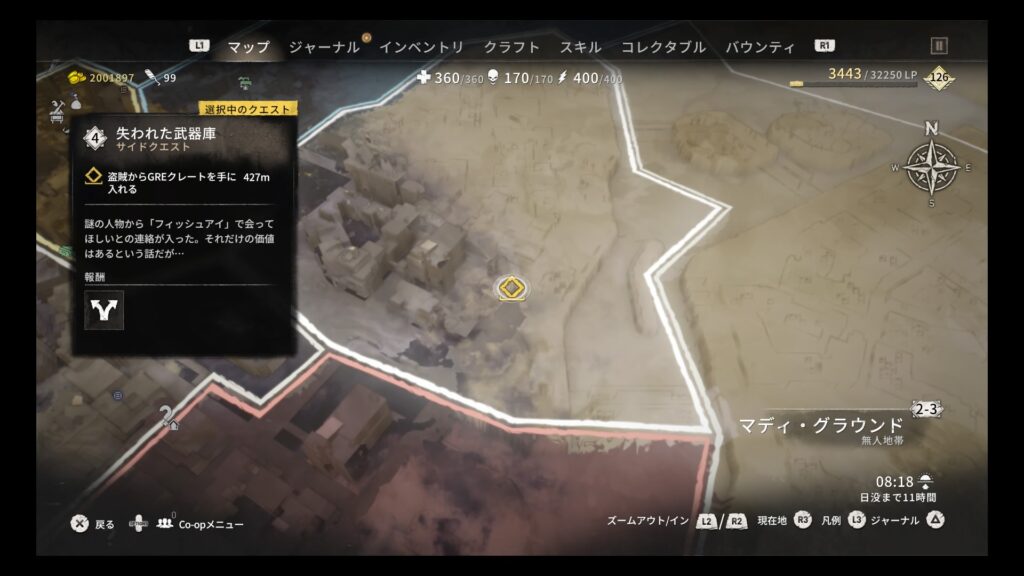Open the Co-opメニュー

[x=200, y=524]
